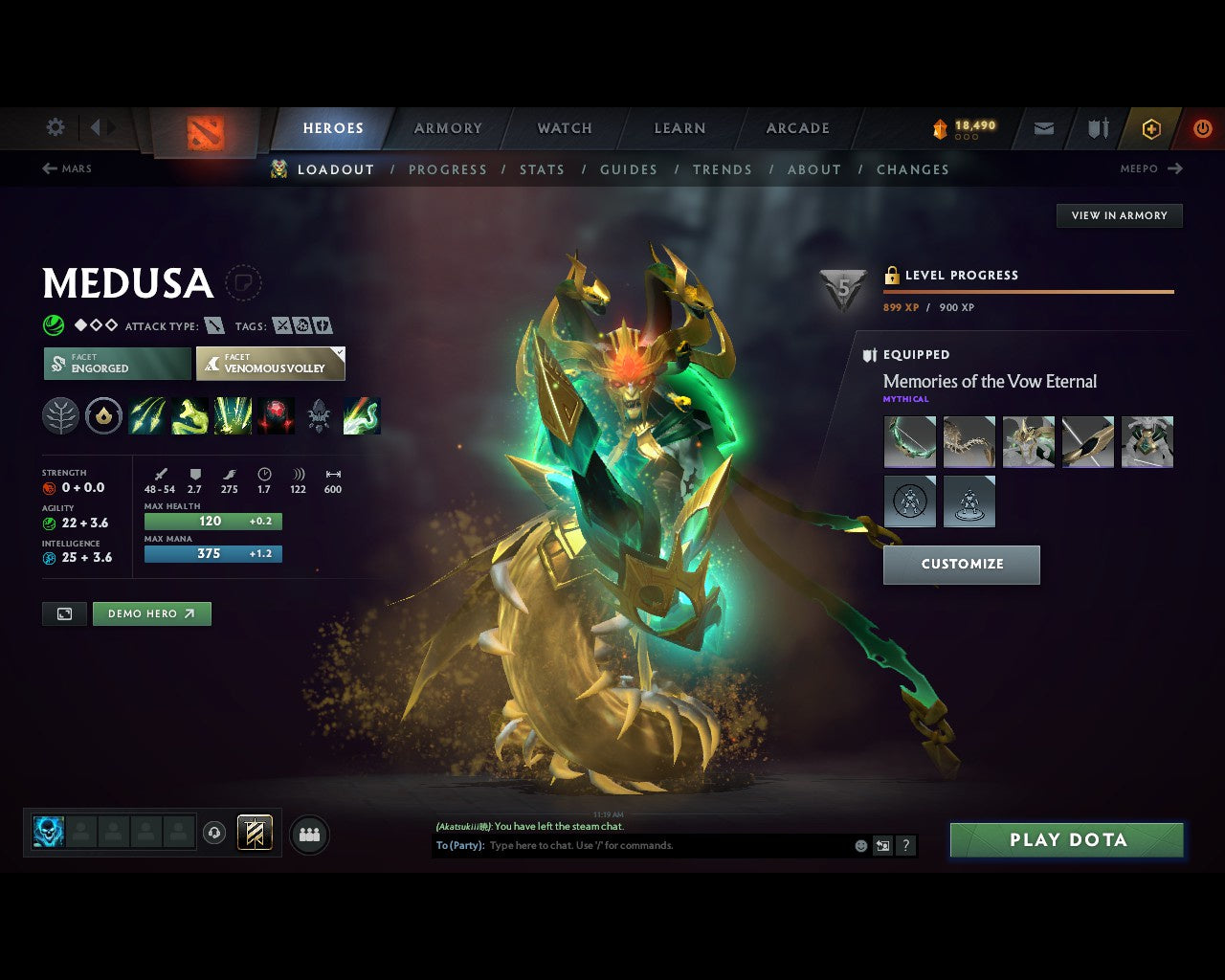Open the settings gear icon
1225x980 pixels.
(55, 127)
